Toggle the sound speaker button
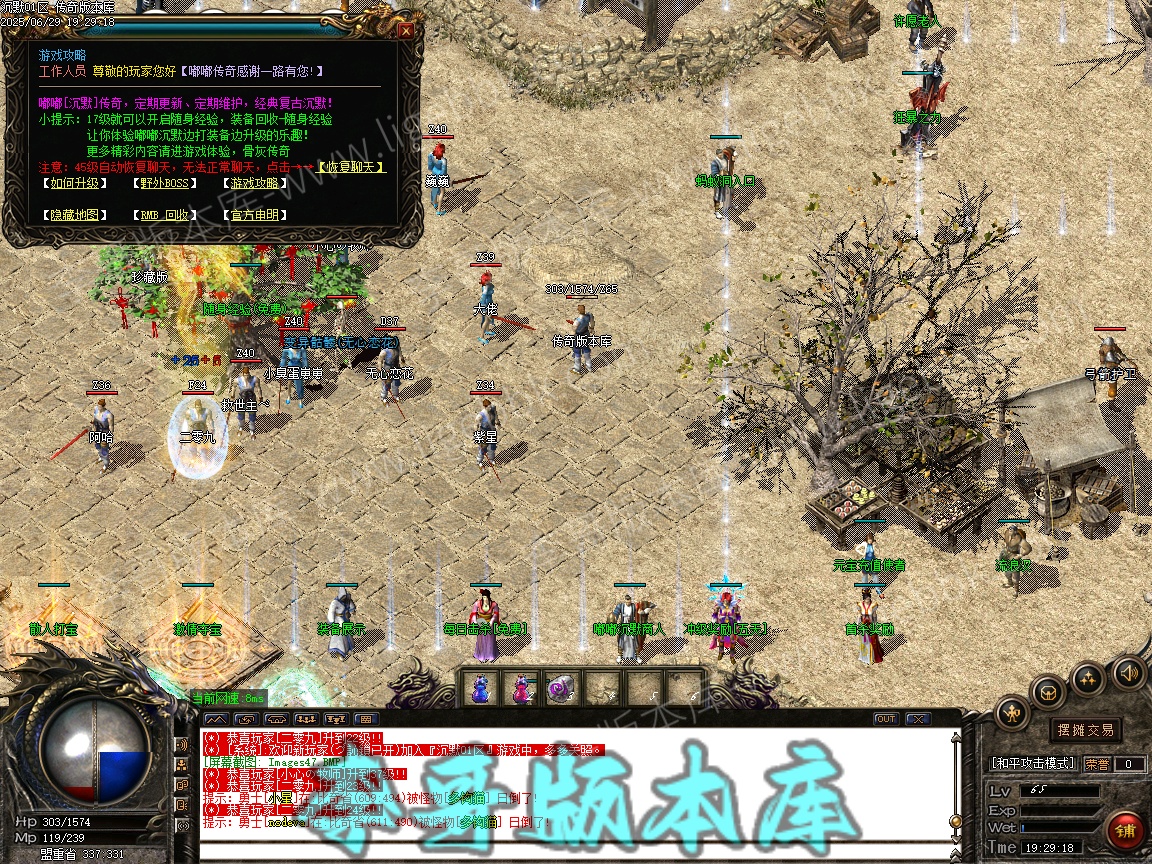The height and width of the screenshot is (864, 1152). coord(1128,672)
